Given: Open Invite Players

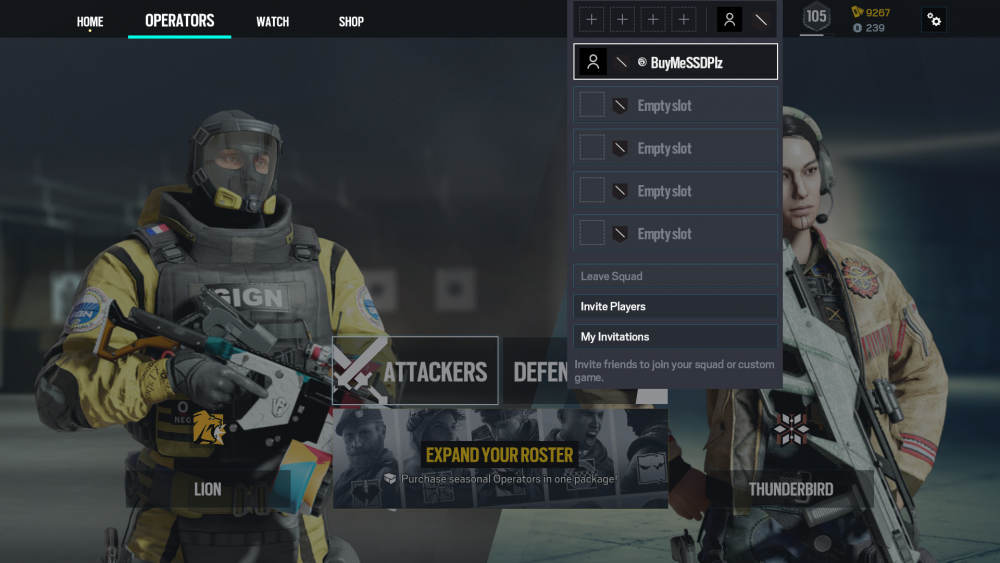Looking at the screenshot, I should (x=676, y=306).
